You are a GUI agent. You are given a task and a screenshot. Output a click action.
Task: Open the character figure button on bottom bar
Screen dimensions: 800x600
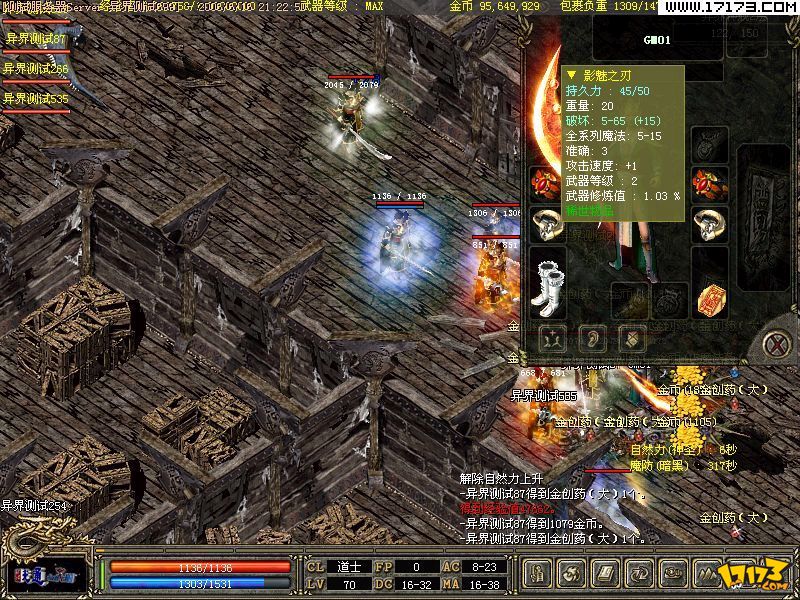(x=539, y=574)
